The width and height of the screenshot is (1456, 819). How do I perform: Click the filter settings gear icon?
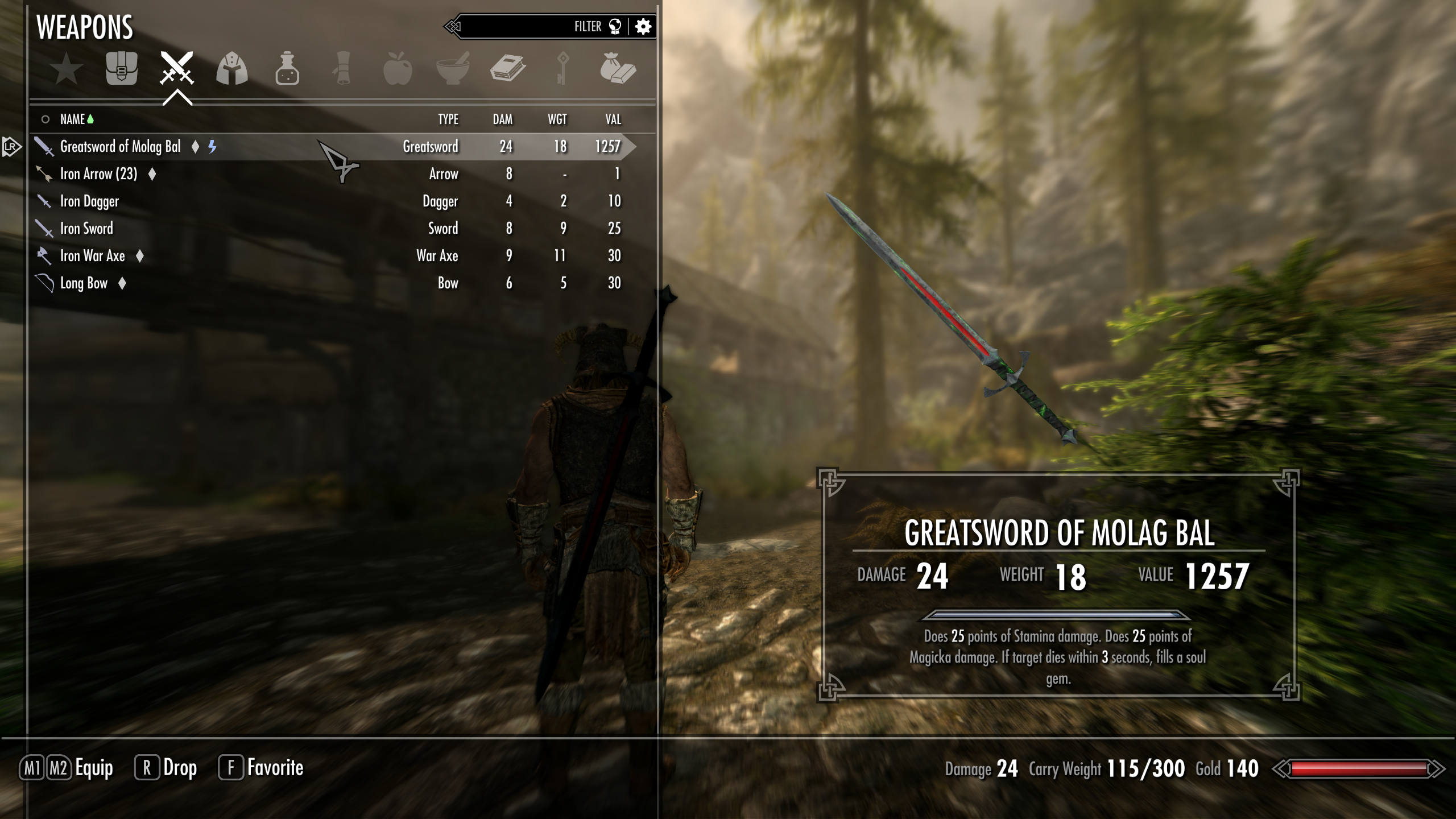point(643,26)
